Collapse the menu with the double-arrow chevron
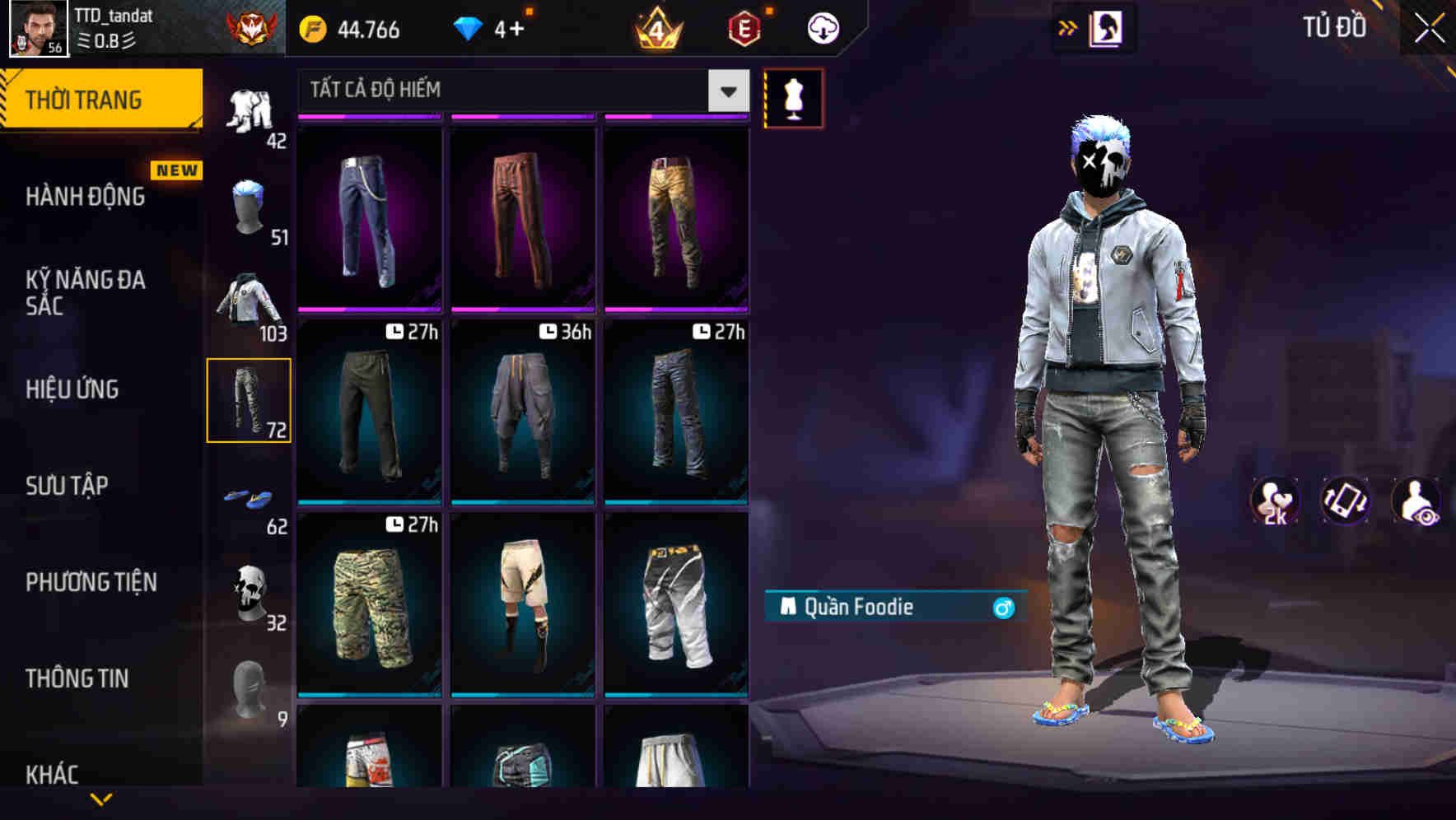 click(1068, 26)
